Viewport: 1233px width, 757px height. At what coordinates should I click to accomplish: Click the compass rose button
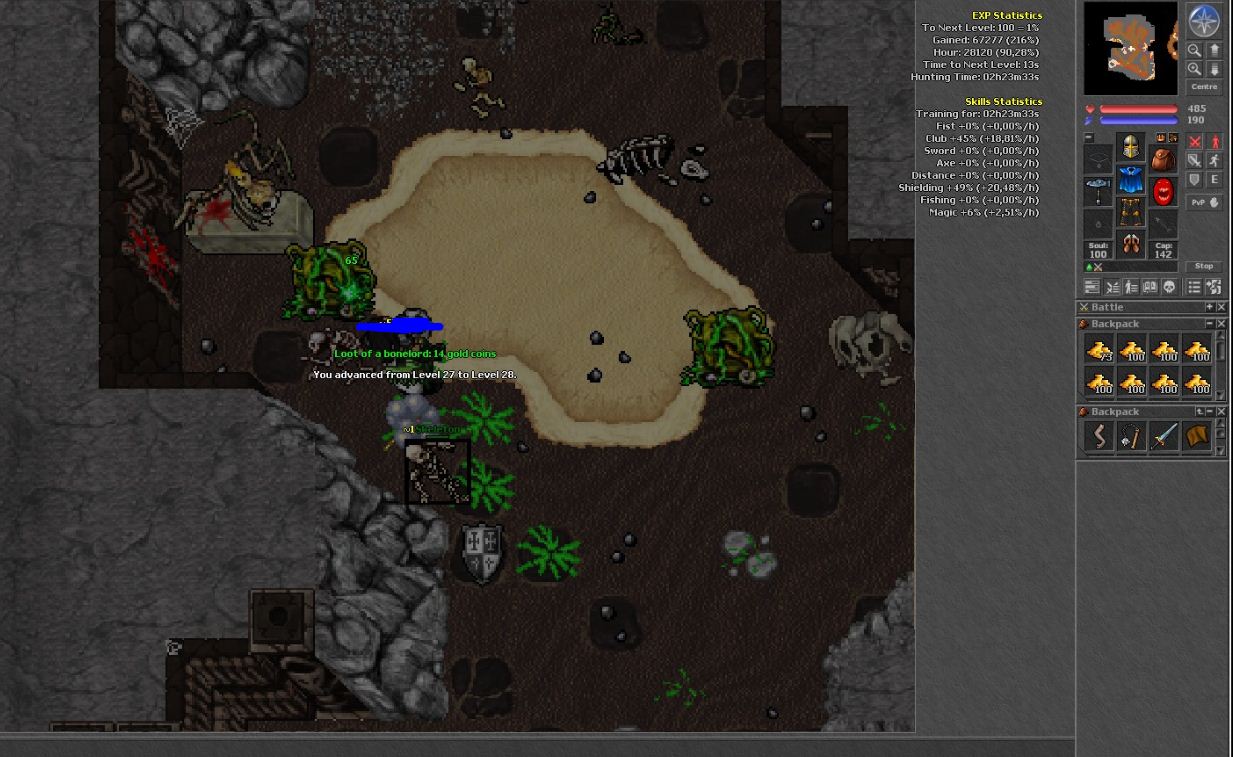pos(1203,21)
